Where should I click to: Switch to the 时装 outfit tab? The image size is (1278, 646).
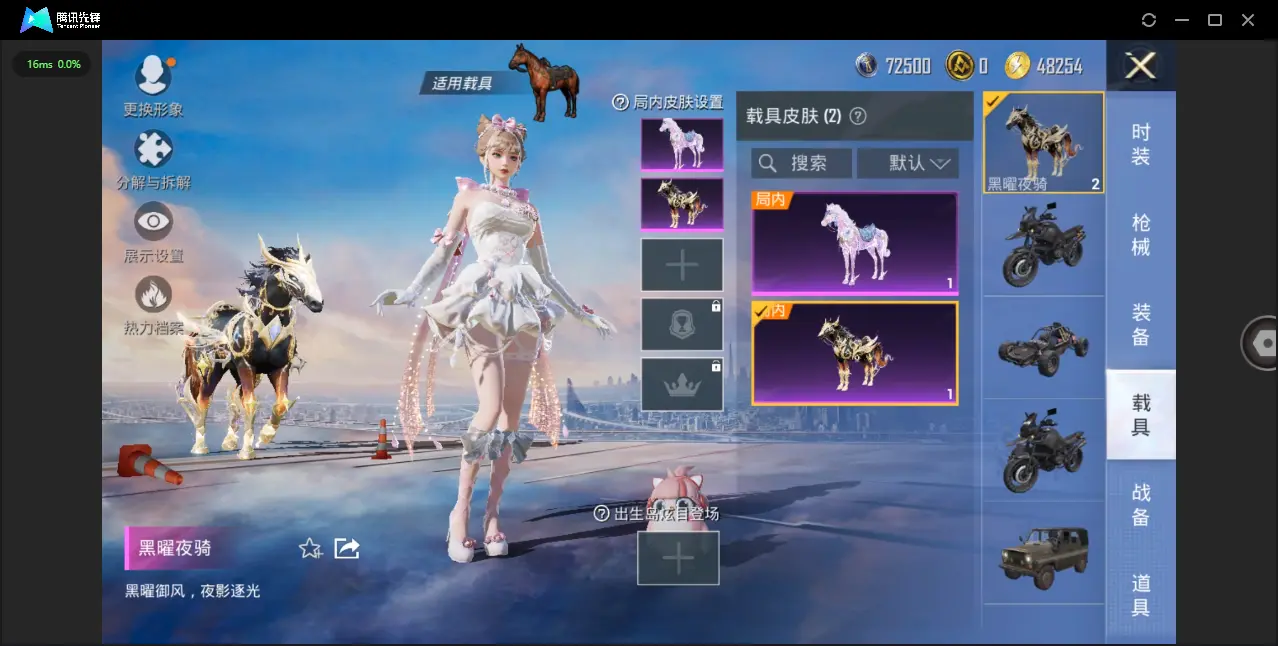1140,144
